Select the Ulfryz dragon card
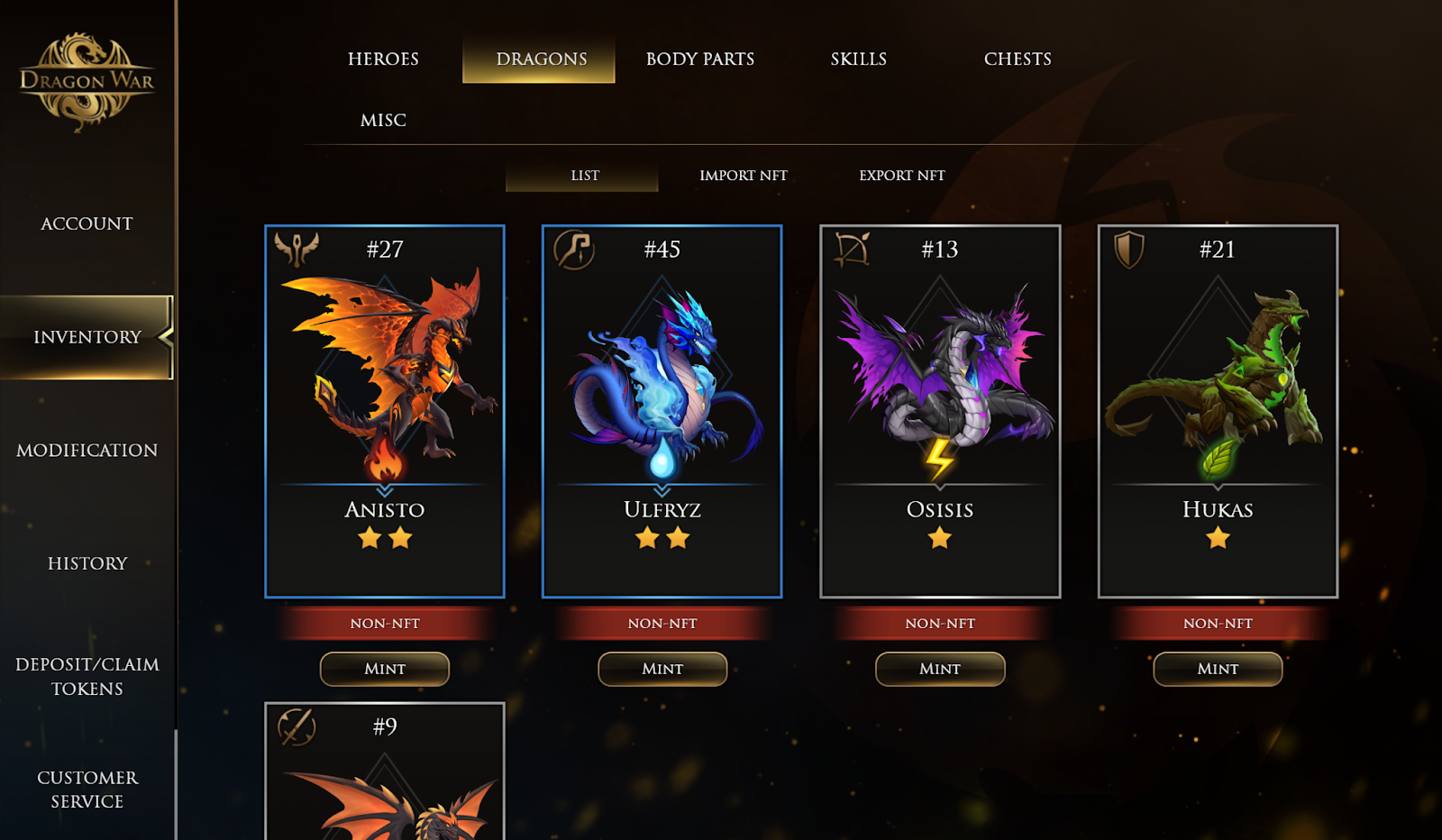Viewport: 1442px width, 840px height. pos(662,411)
